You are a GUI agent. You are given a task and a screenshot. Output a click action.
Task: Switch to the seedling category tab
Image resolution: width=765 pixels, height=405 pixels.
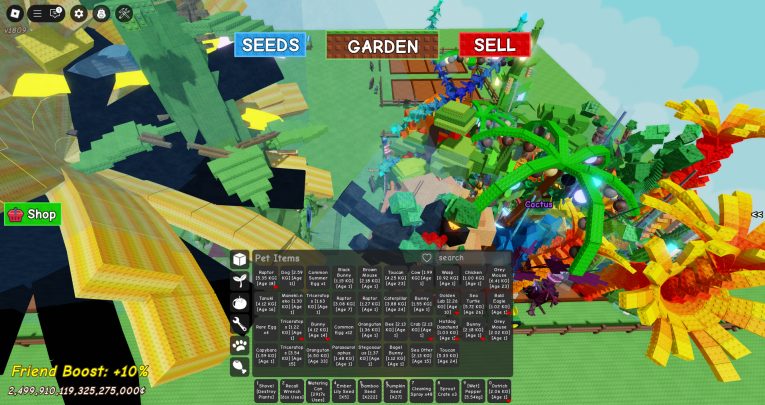point(239,281)
